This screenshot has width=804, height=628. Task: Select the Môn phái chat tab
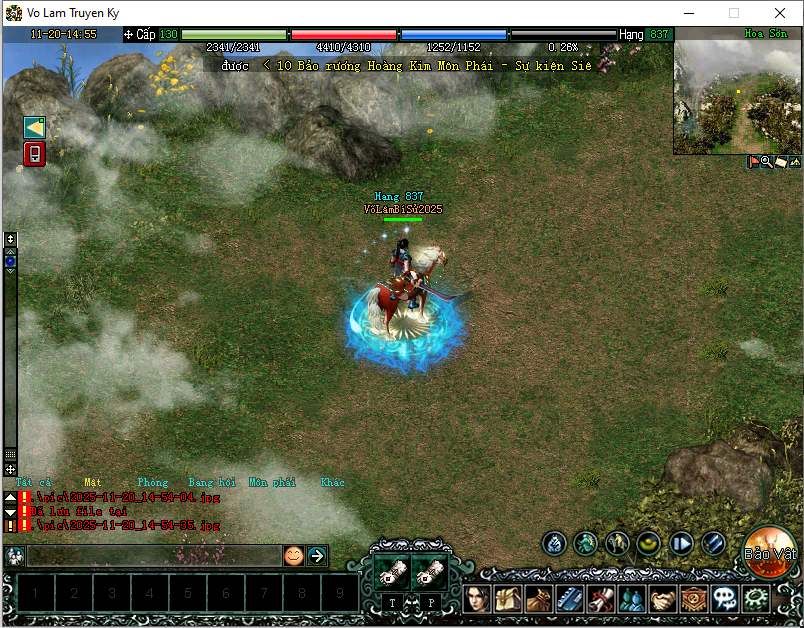pyautogui.click(x=272, y=482)
